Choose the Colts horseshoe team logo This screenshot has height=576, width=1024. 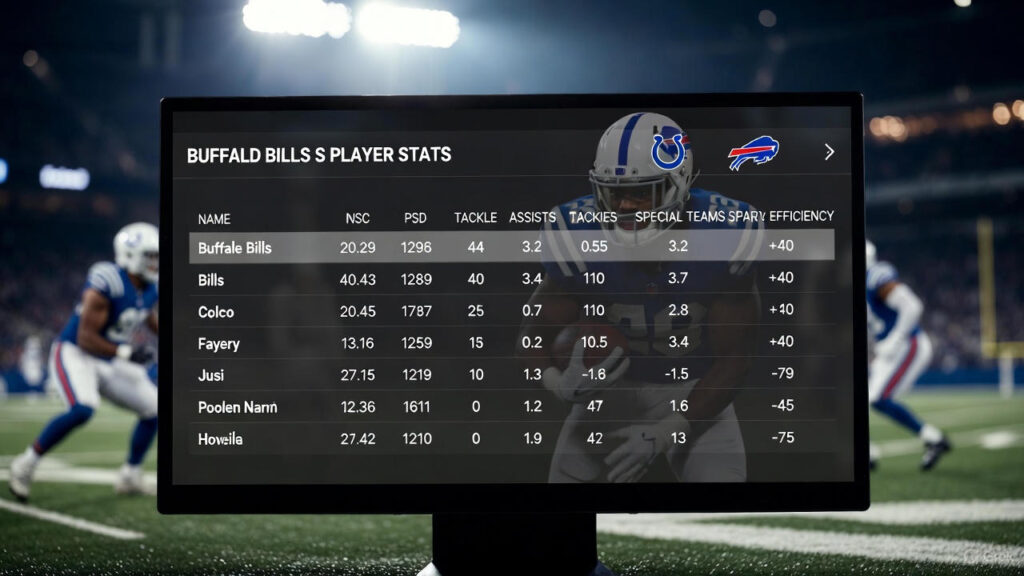tap(668, 151)
